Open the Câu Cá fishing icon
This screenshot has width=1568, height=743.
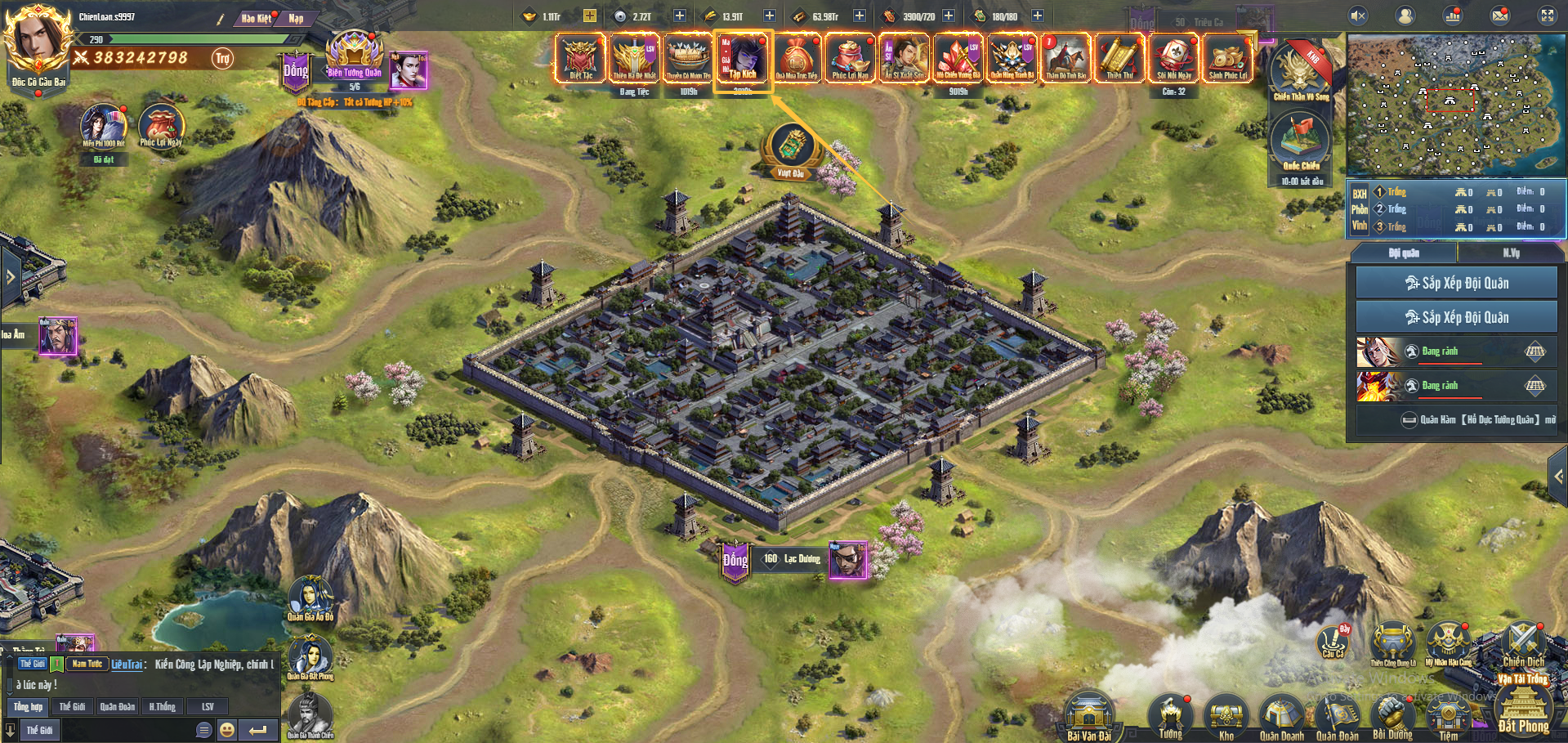[x=1333, y=641]
